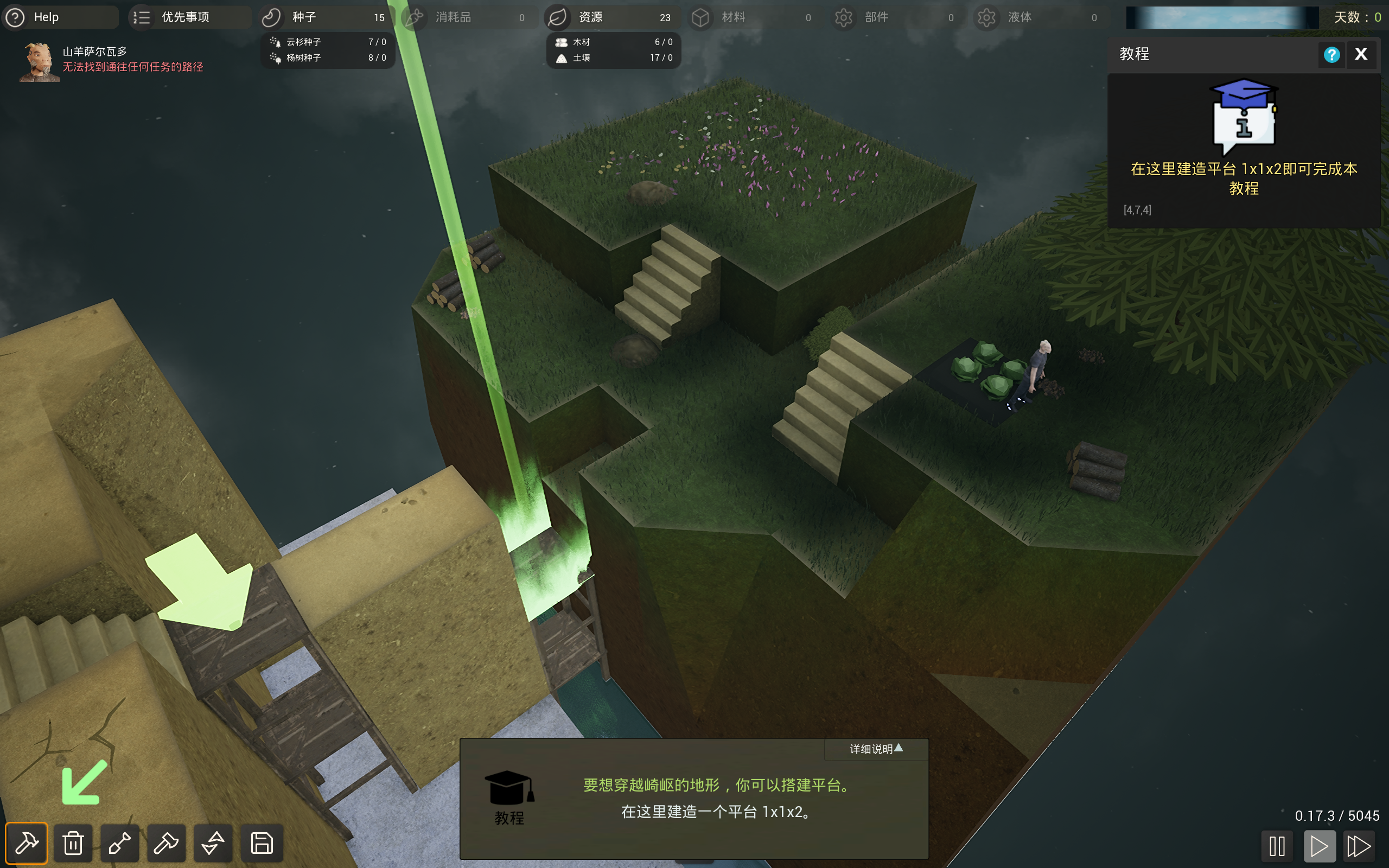Expand the 详细说明 details section
1389x868 pixels.
874,749
